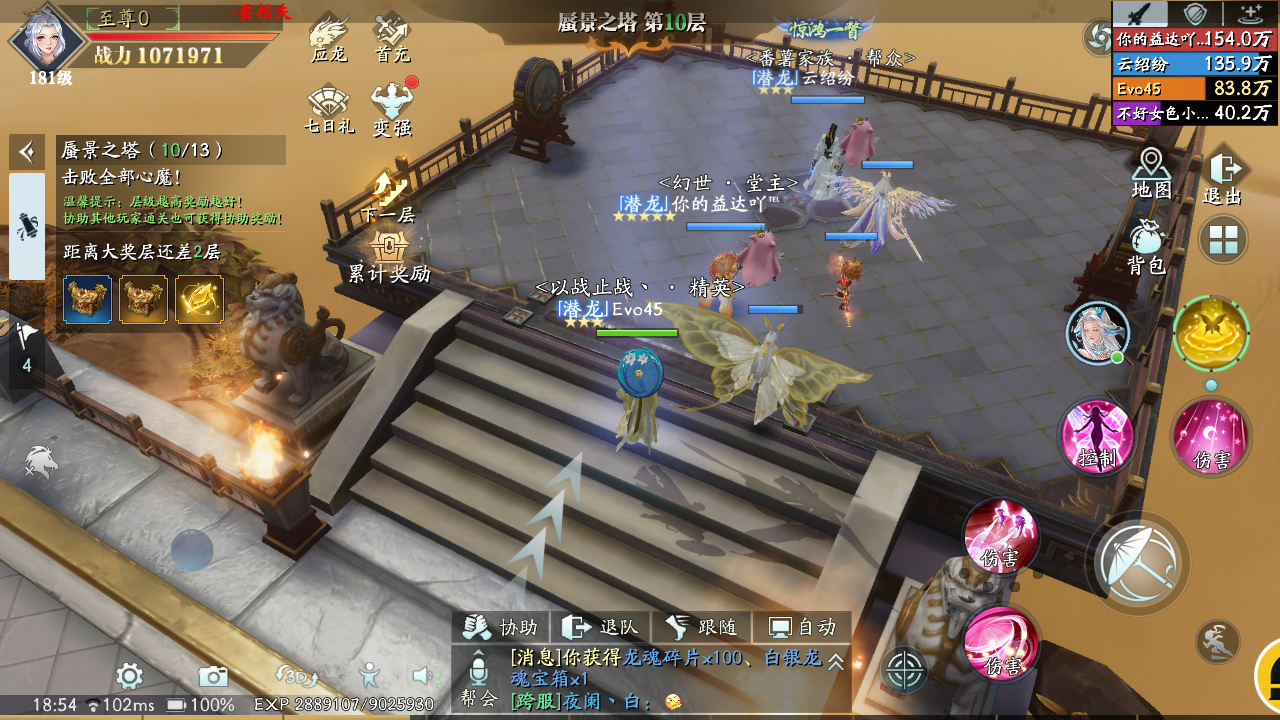The image size is (1280, 720).
Task: Open the 地图 map
Action: click(1151, 172)
